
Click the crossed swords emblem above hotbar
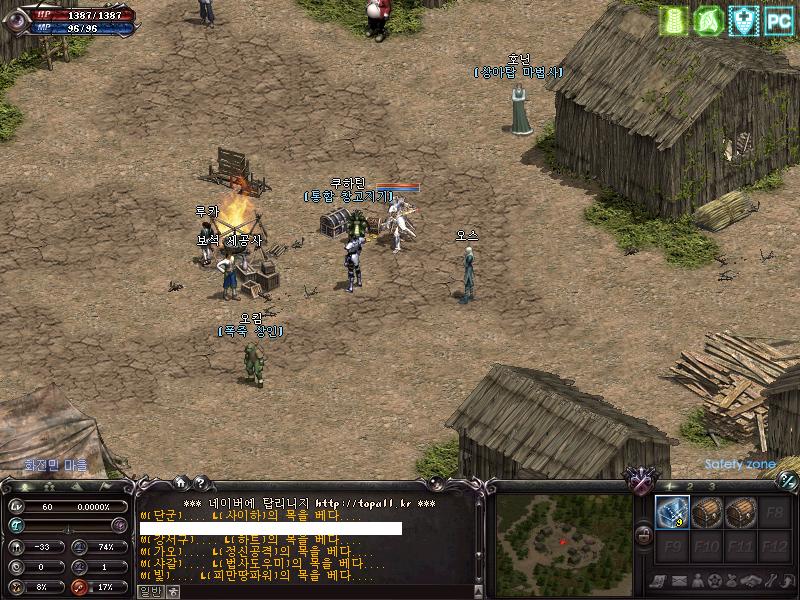pyautogui.click(x=639, y=480)
